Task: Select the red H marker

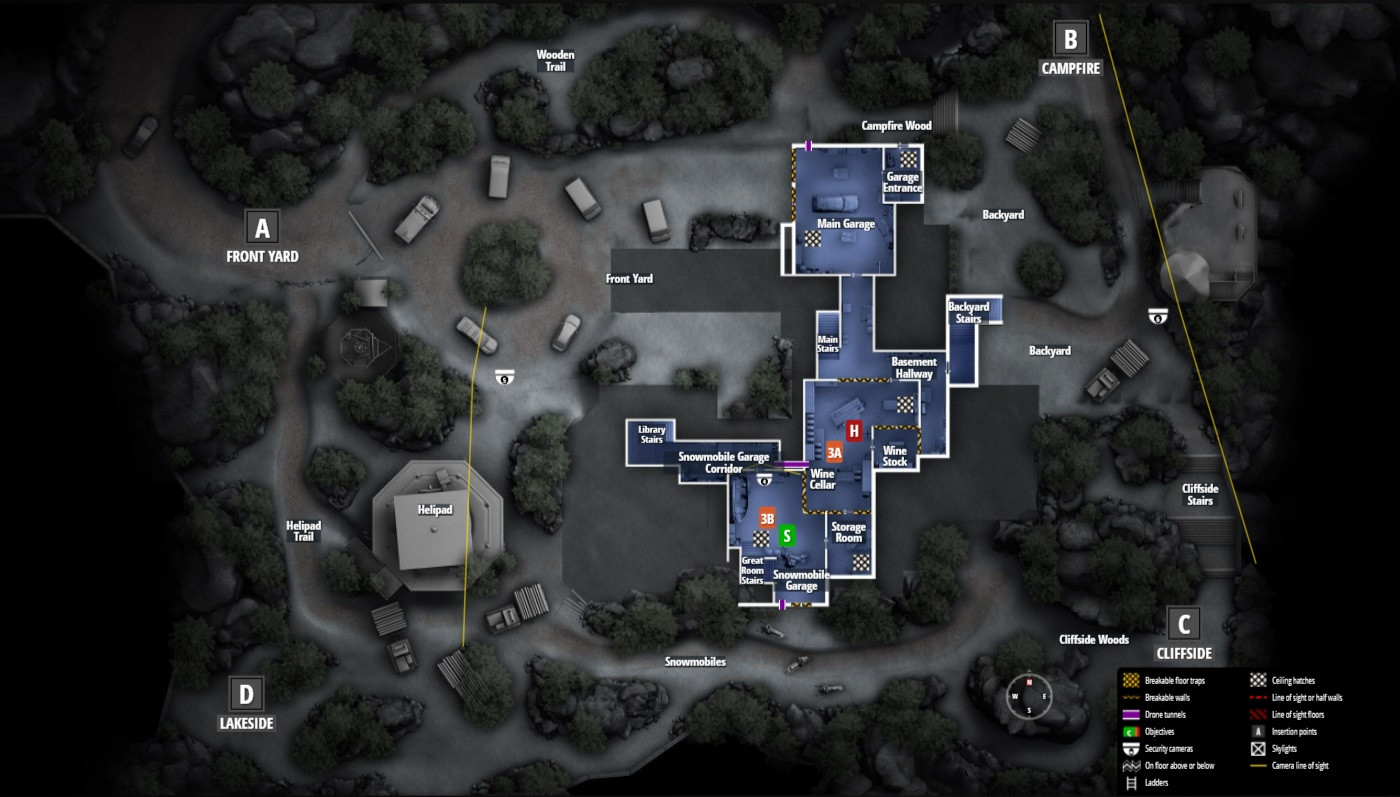Action: 854,431
